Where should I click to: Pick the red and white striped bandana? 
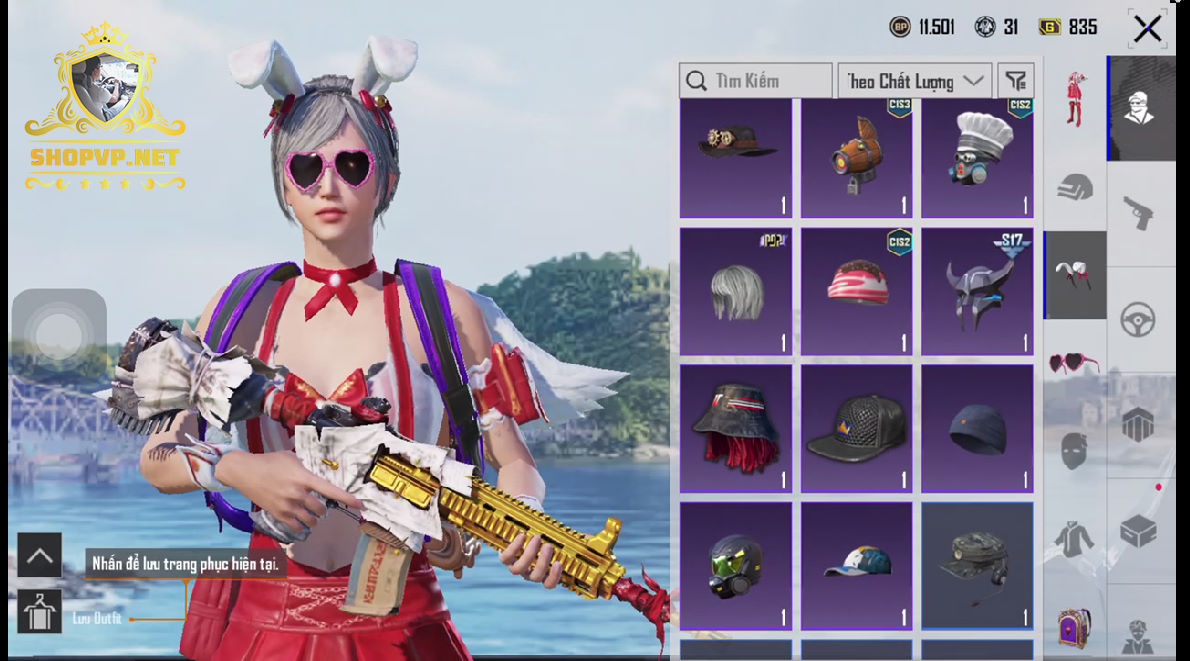pyautogui.click(x=857, y=291)
